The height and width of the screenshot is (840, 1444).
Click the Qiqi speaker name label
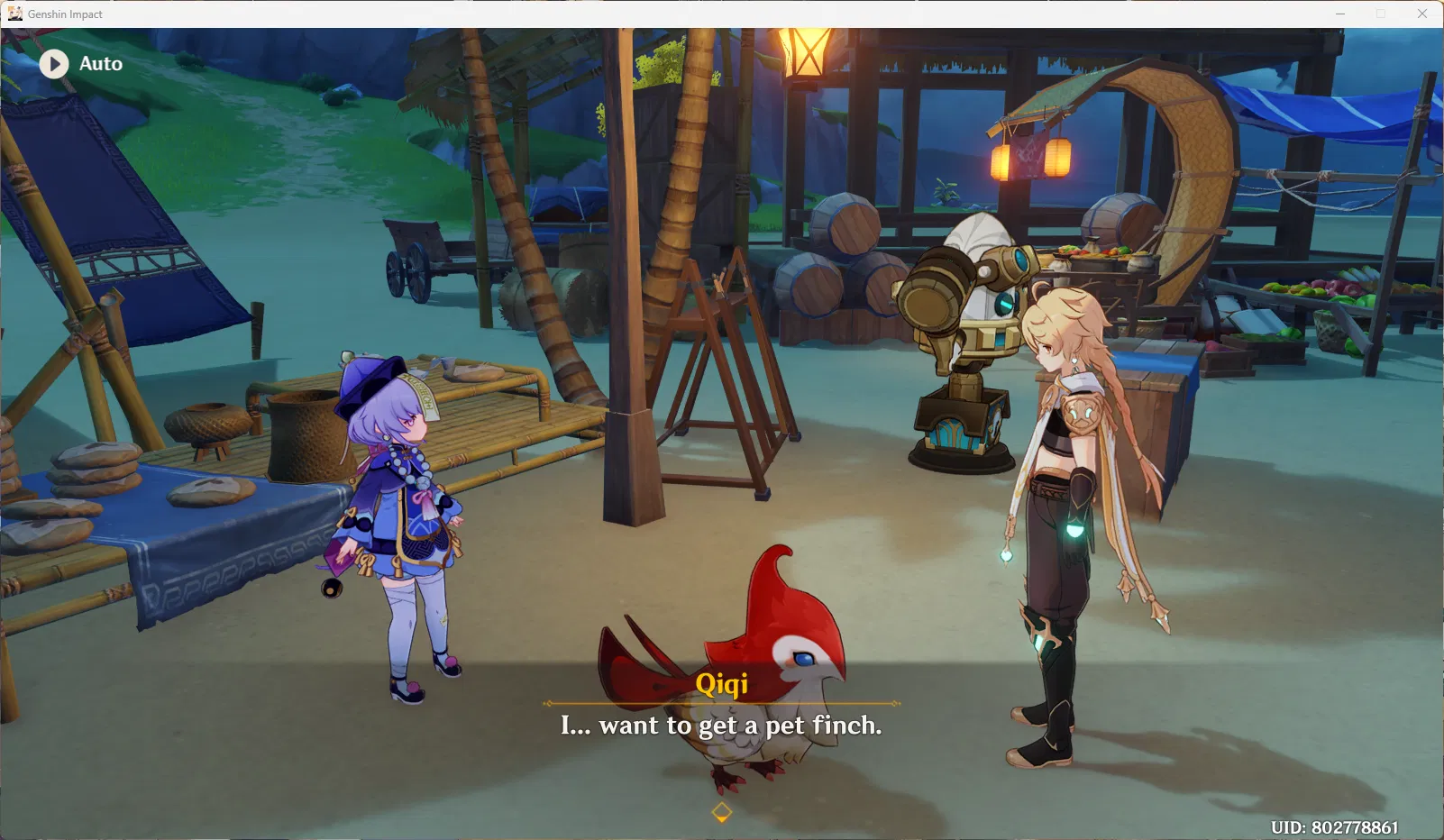(x=722, y=685)
